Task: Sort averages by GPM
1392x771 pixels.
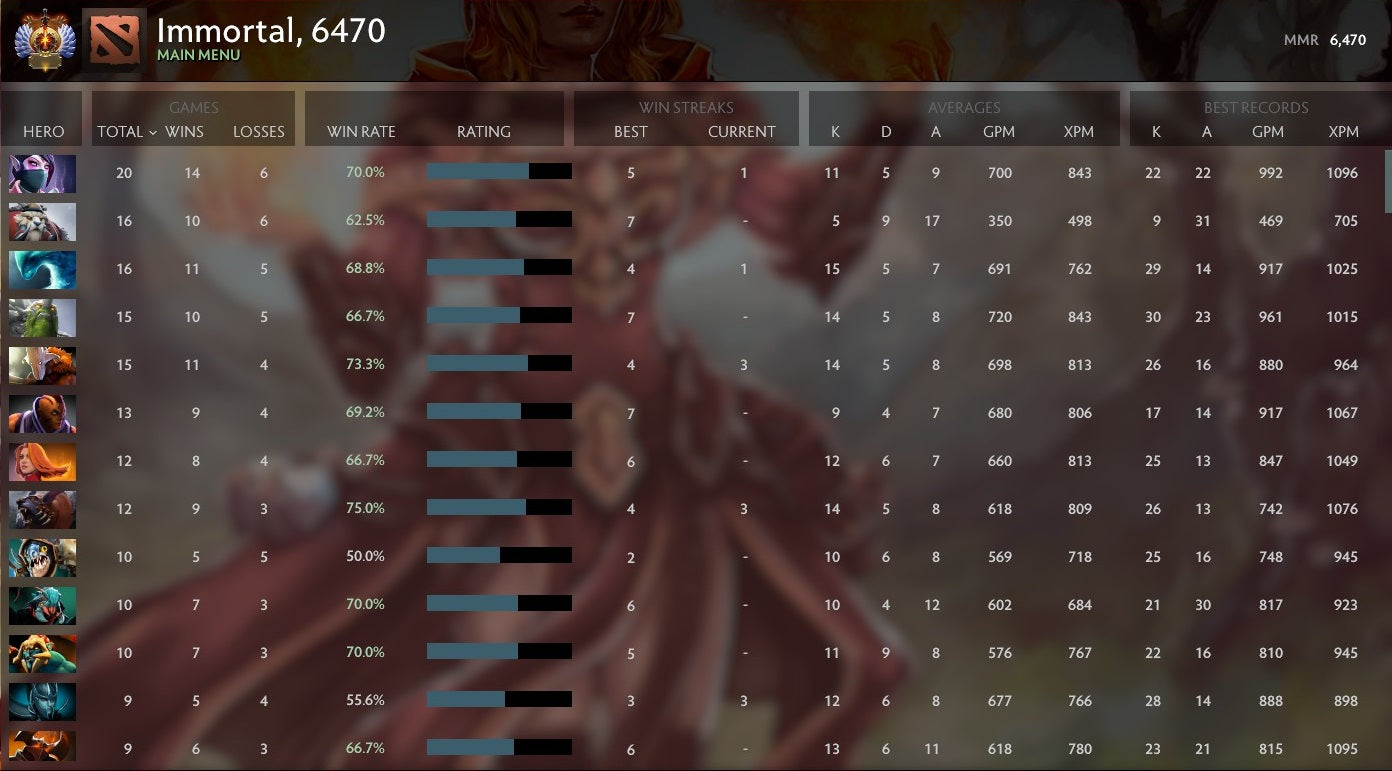Action: [x=998, y=131]
